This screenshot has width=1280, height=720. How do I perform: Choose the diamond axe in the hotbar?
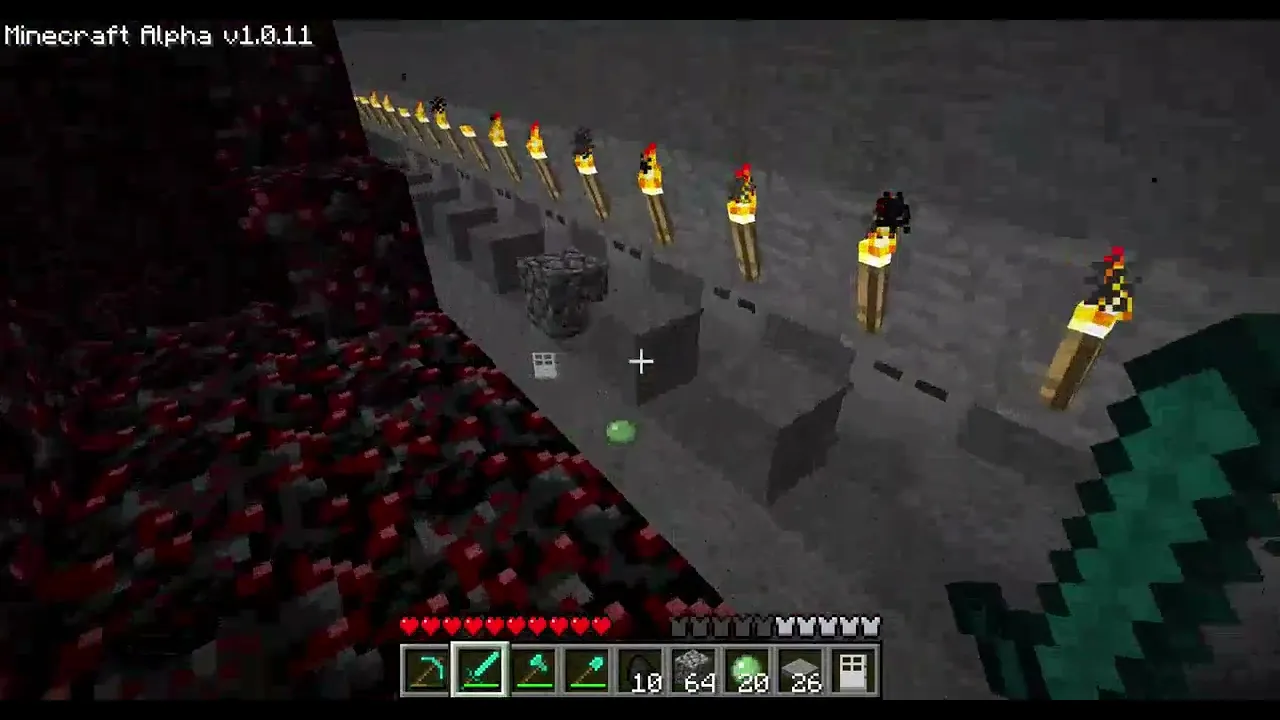pyautogui.click(x=533, y=669)
